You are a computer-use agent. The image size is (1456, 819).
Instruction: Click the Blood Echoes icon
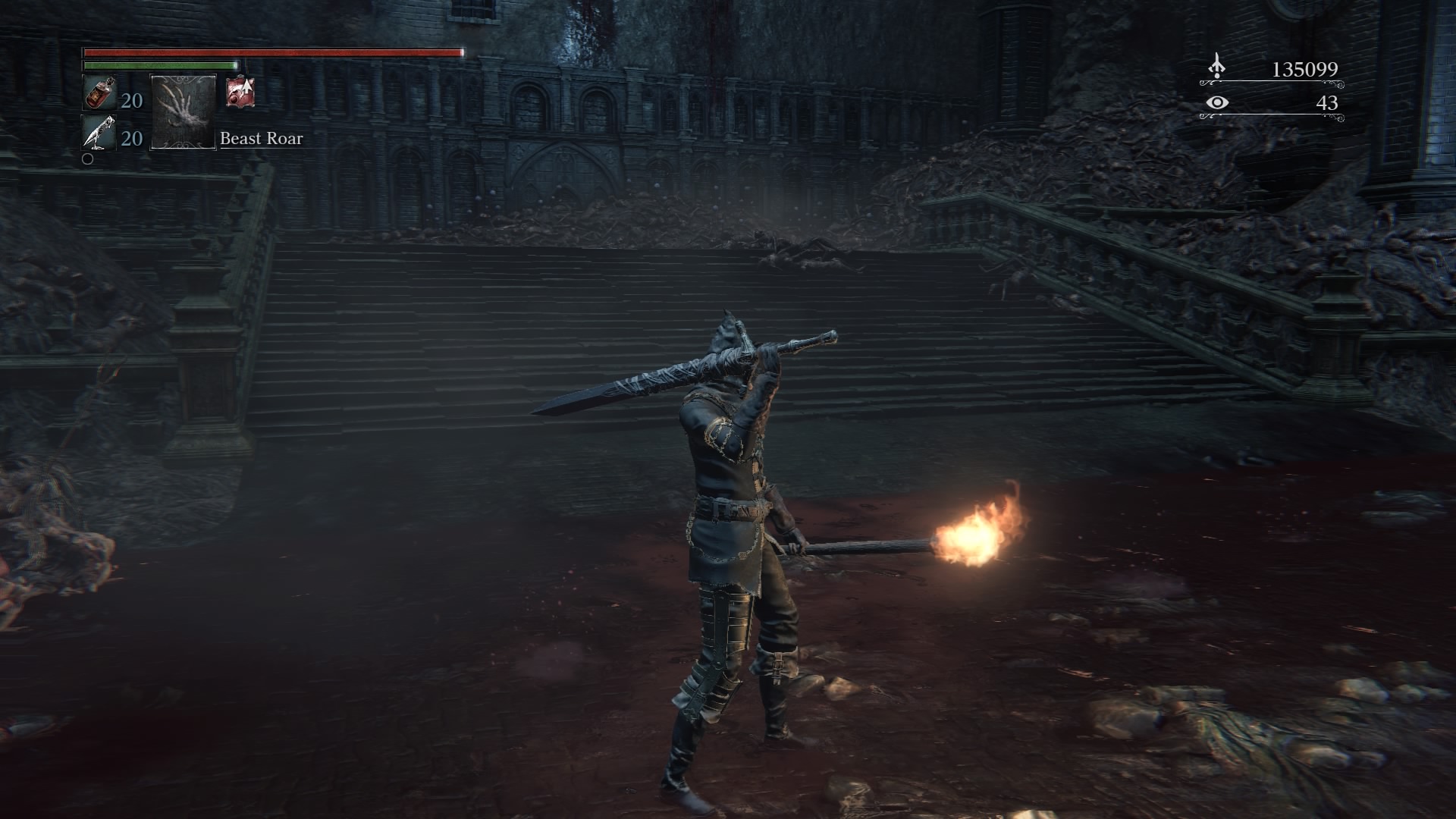pos(1216,68)
